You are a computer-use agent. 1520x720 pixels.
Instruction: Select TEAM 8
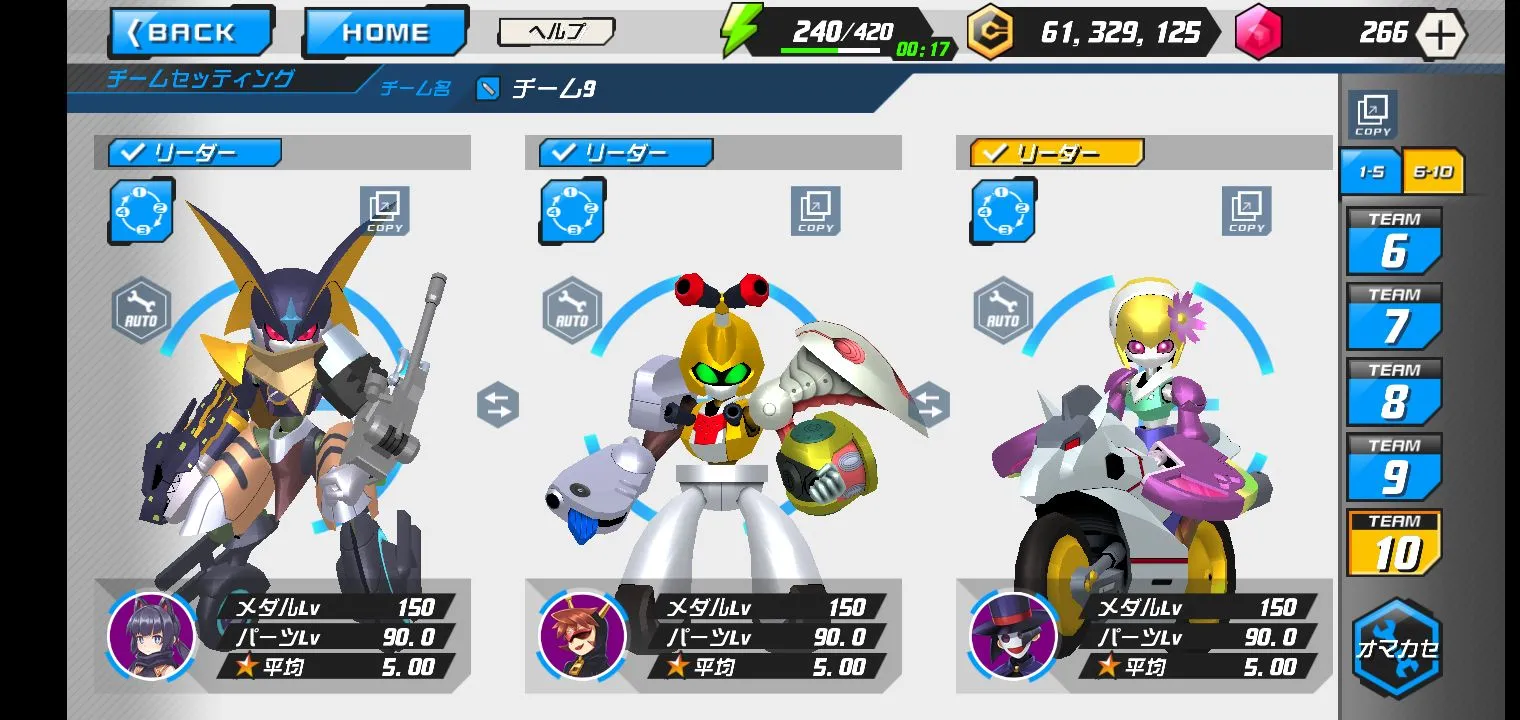(x=1394, y=392)
